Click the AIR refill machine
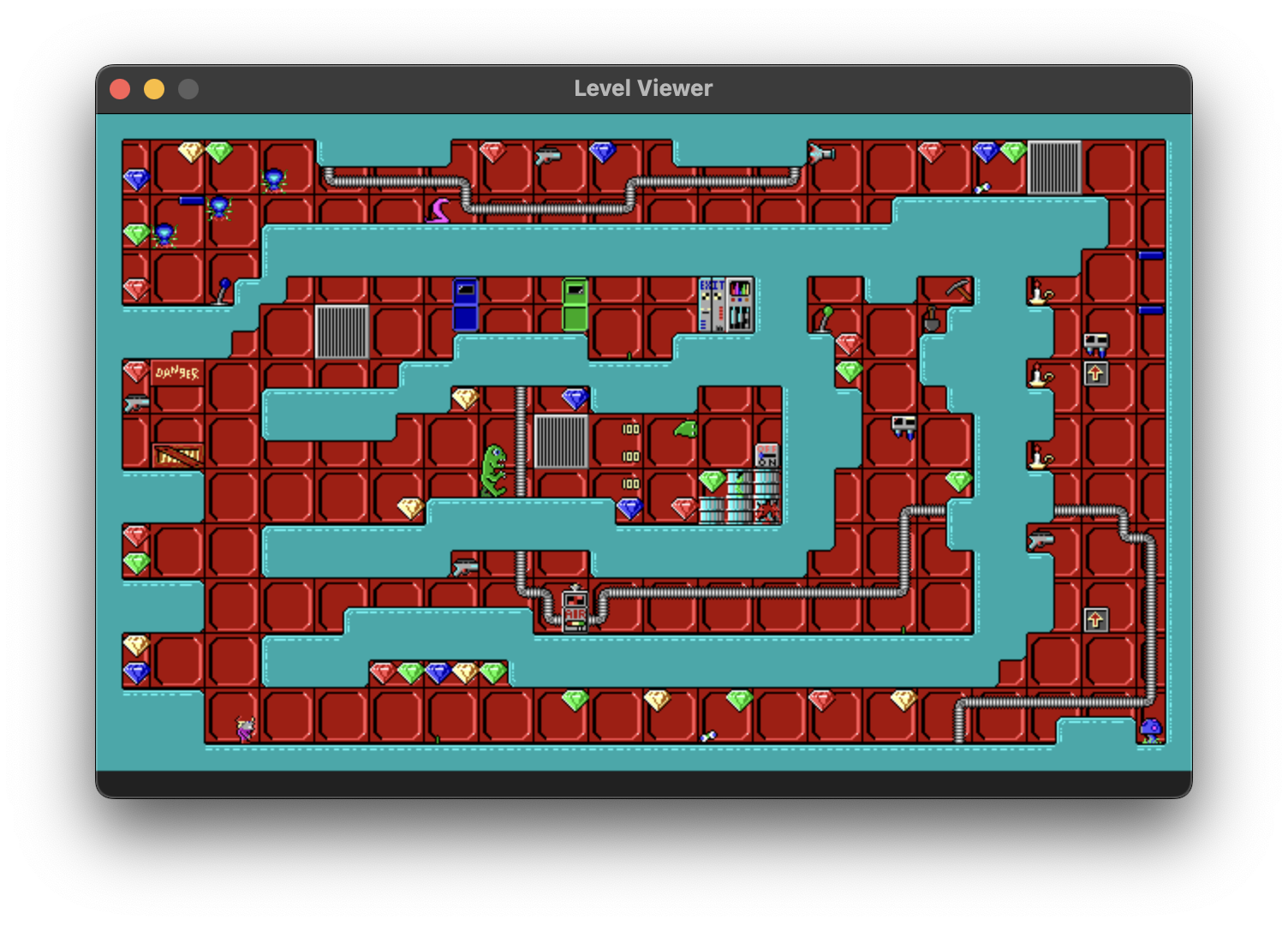Viewport: 1288px width, 925px height. click(x=575, y=611)
